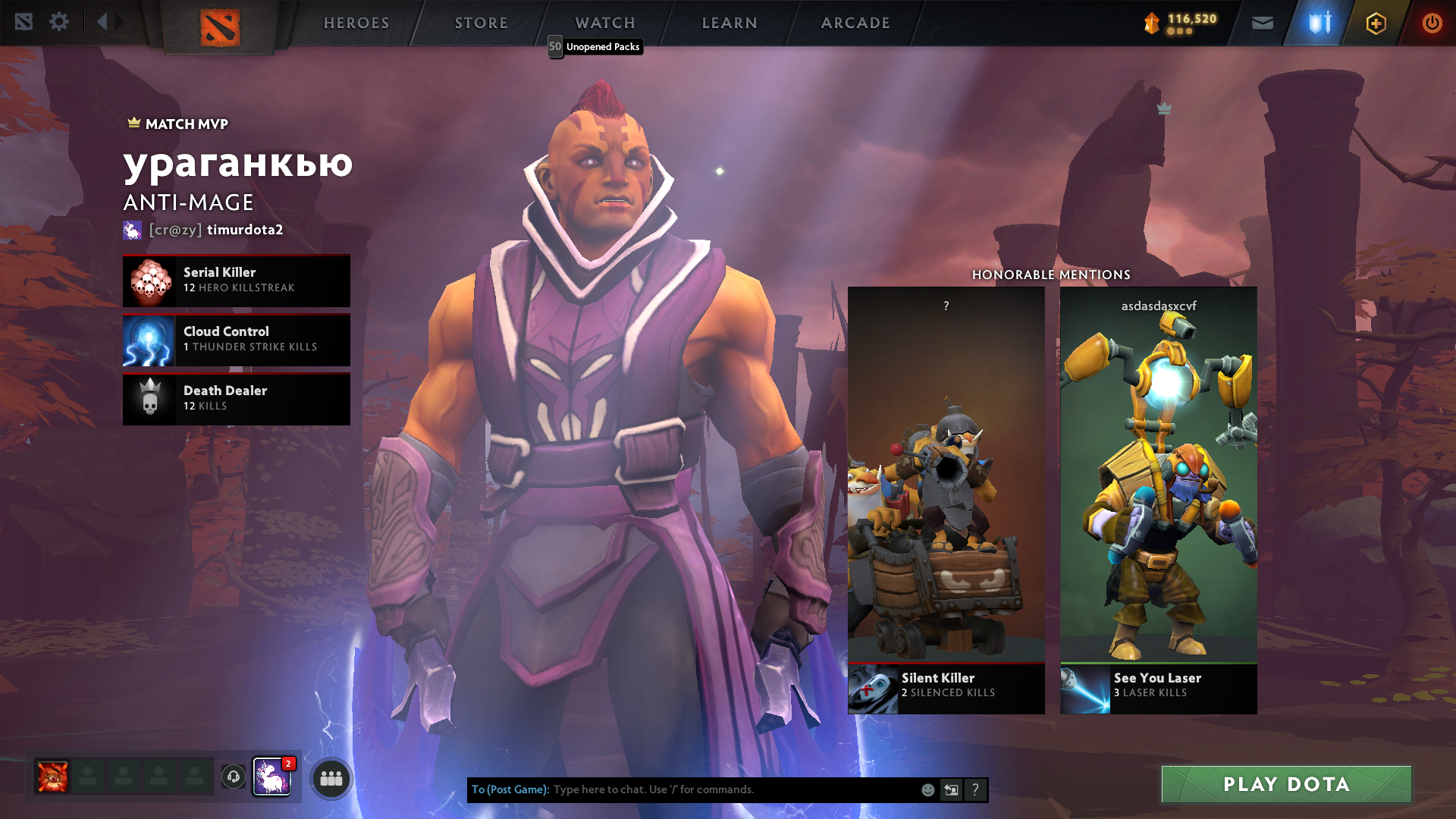Open the Dota Plus gold badge
This screenshot has height=819, width=1456.
[x=1376, y=24]
